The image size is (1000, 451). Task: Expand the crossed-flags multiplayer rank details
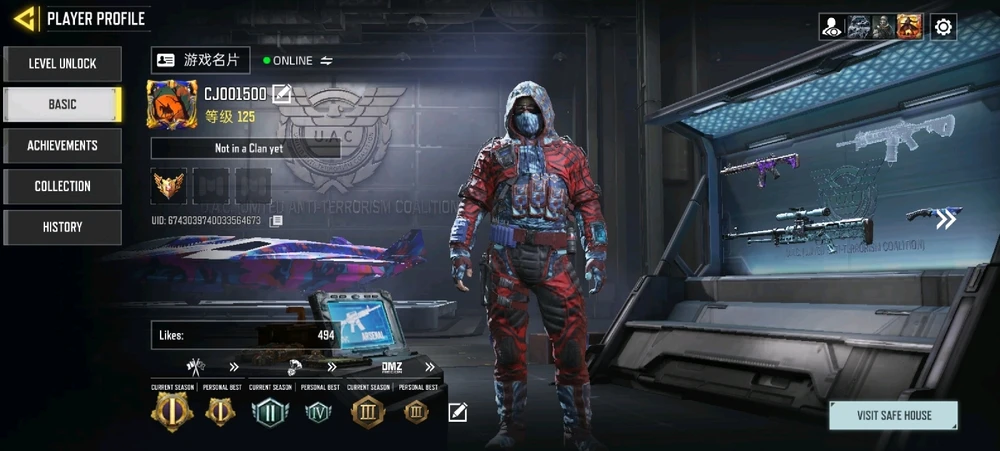click(x=234, y=367)
